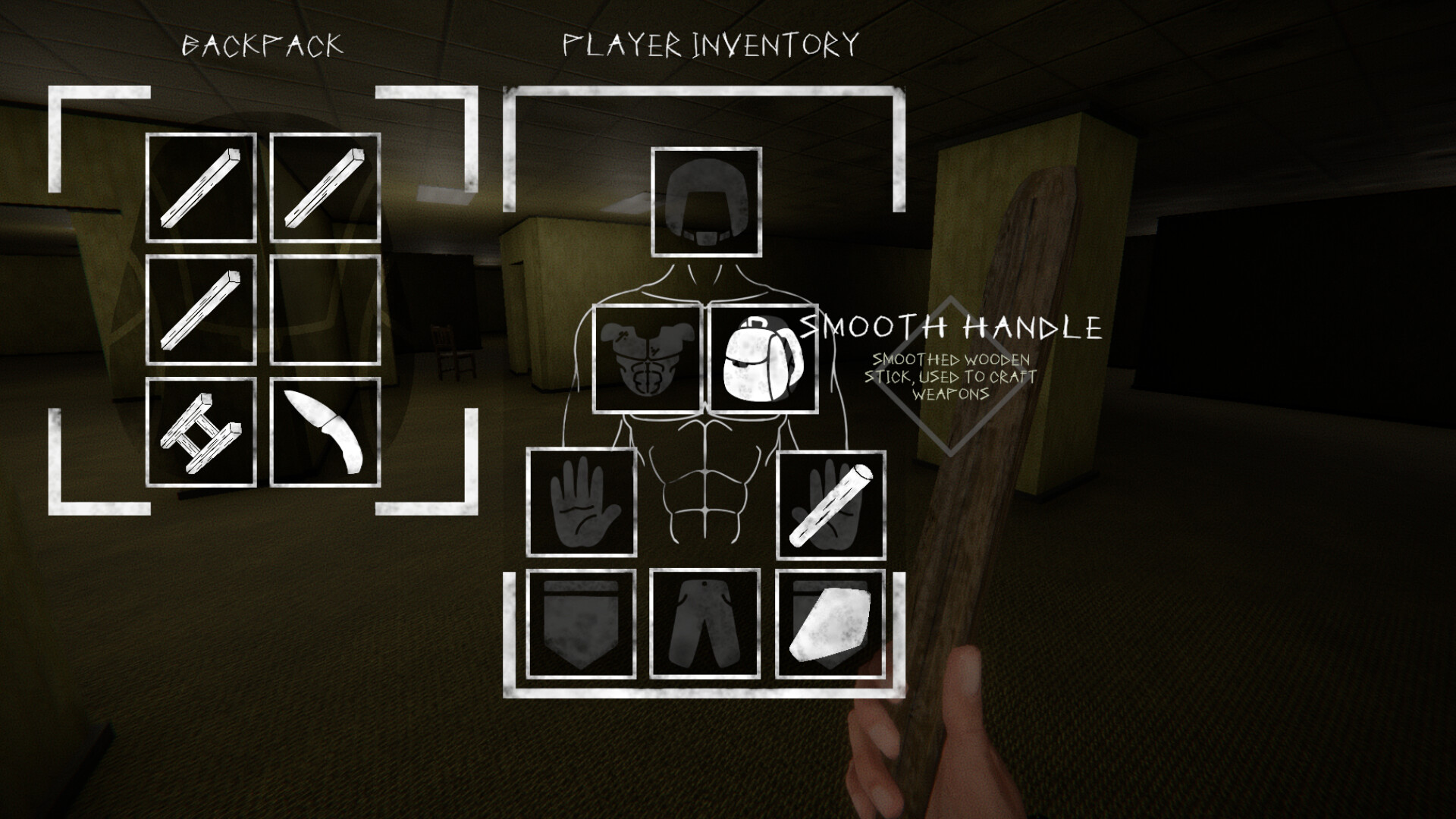This screenshot has height=819, width=1456.
Task: Click the Smooth Handle item name text
Action: pyautogui.click(x=952, y=328)
